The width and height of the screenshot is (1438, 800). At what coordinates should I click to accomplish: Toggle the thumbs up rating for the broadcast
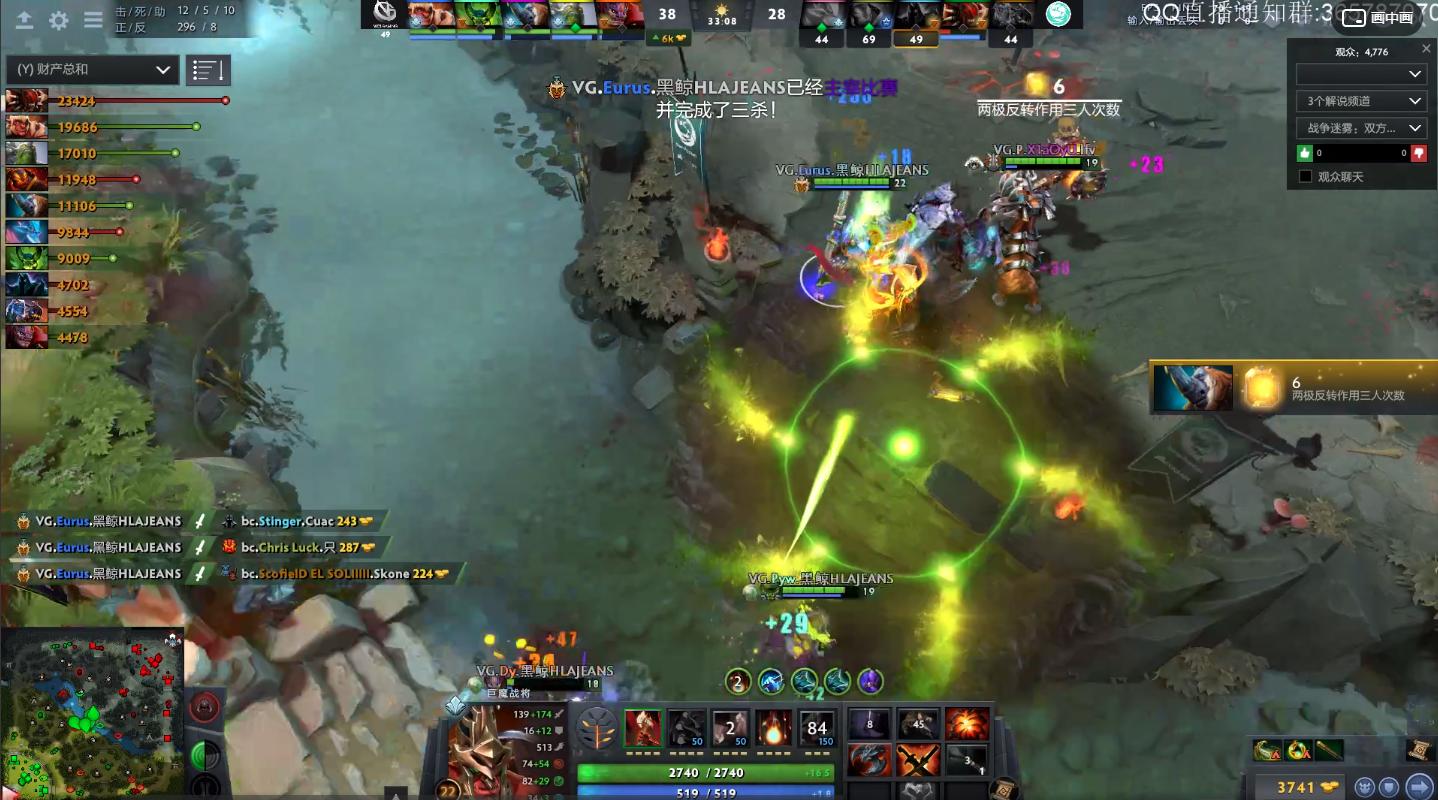1304,152
